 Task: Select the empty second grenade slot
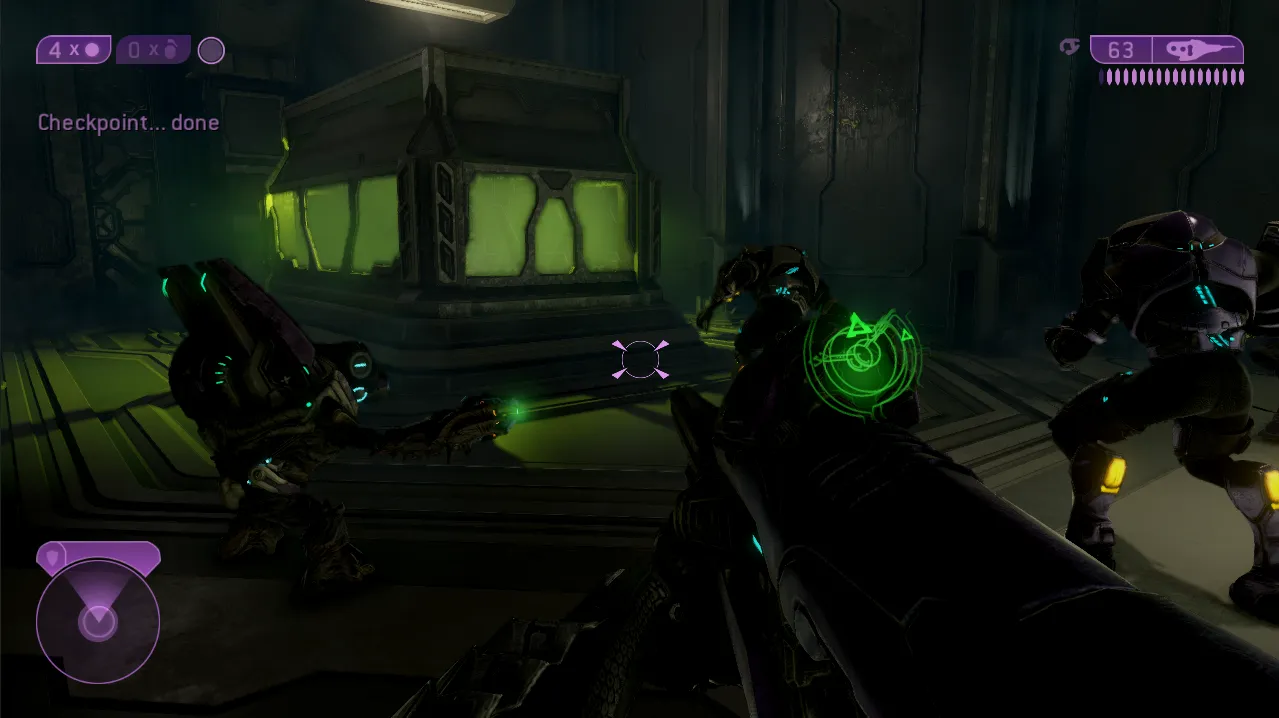[x=153, y=50]
